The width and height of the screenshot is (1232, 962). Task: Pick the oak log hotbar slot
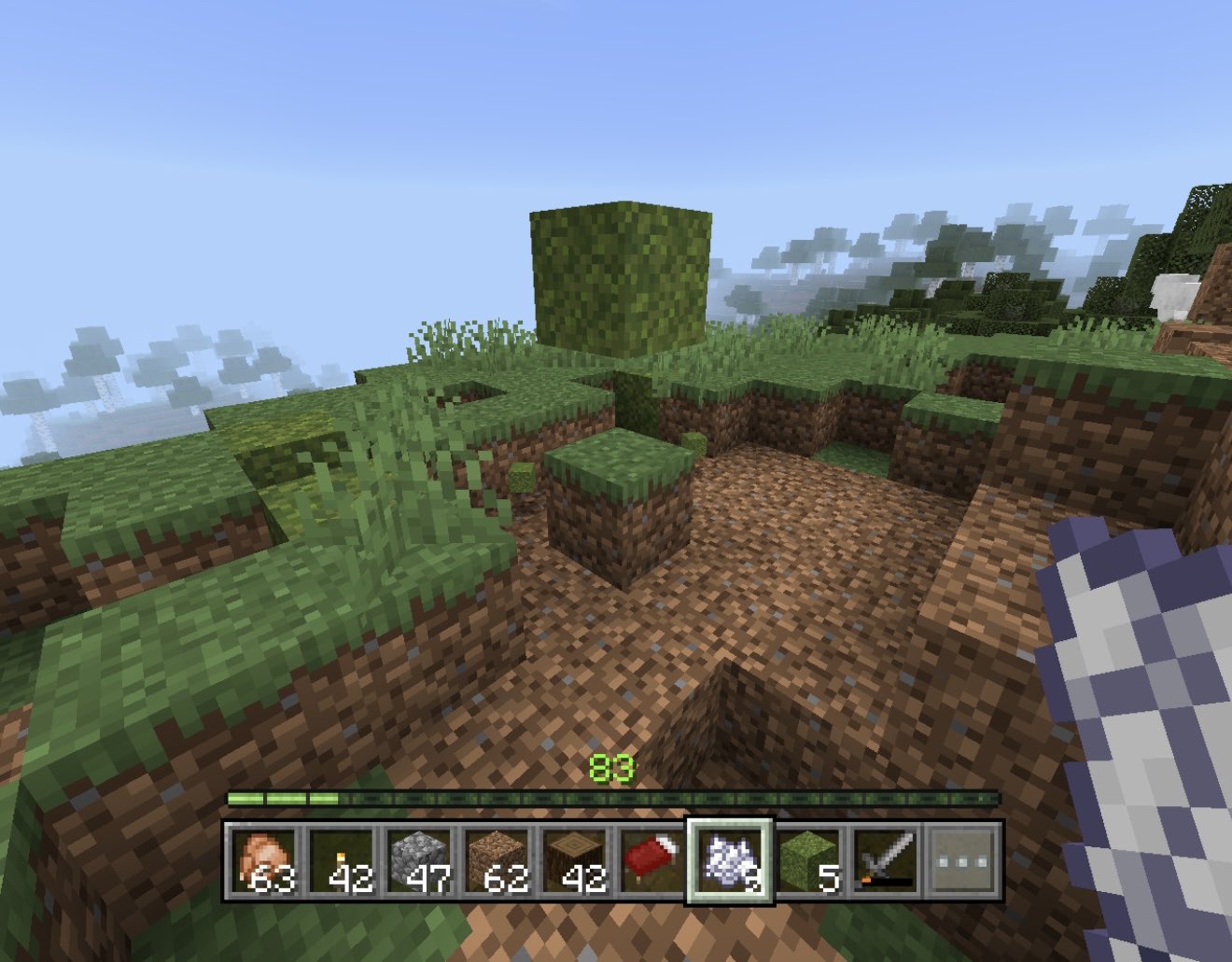pos(574,861)
